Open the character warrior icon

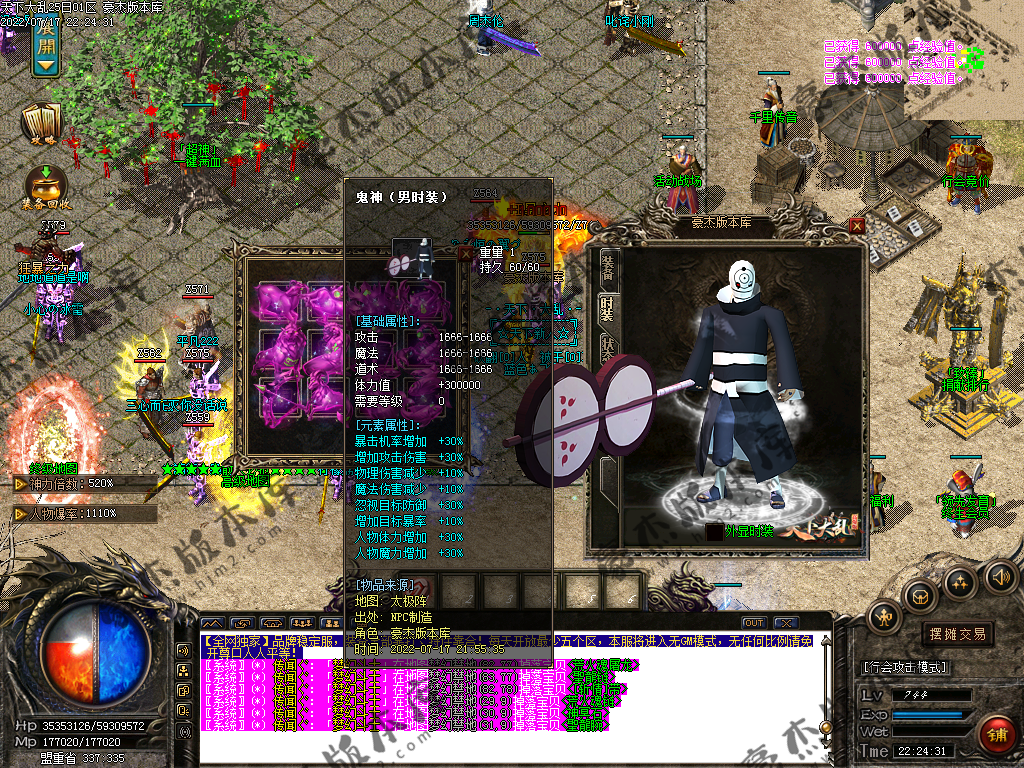[x=886, y=619]
